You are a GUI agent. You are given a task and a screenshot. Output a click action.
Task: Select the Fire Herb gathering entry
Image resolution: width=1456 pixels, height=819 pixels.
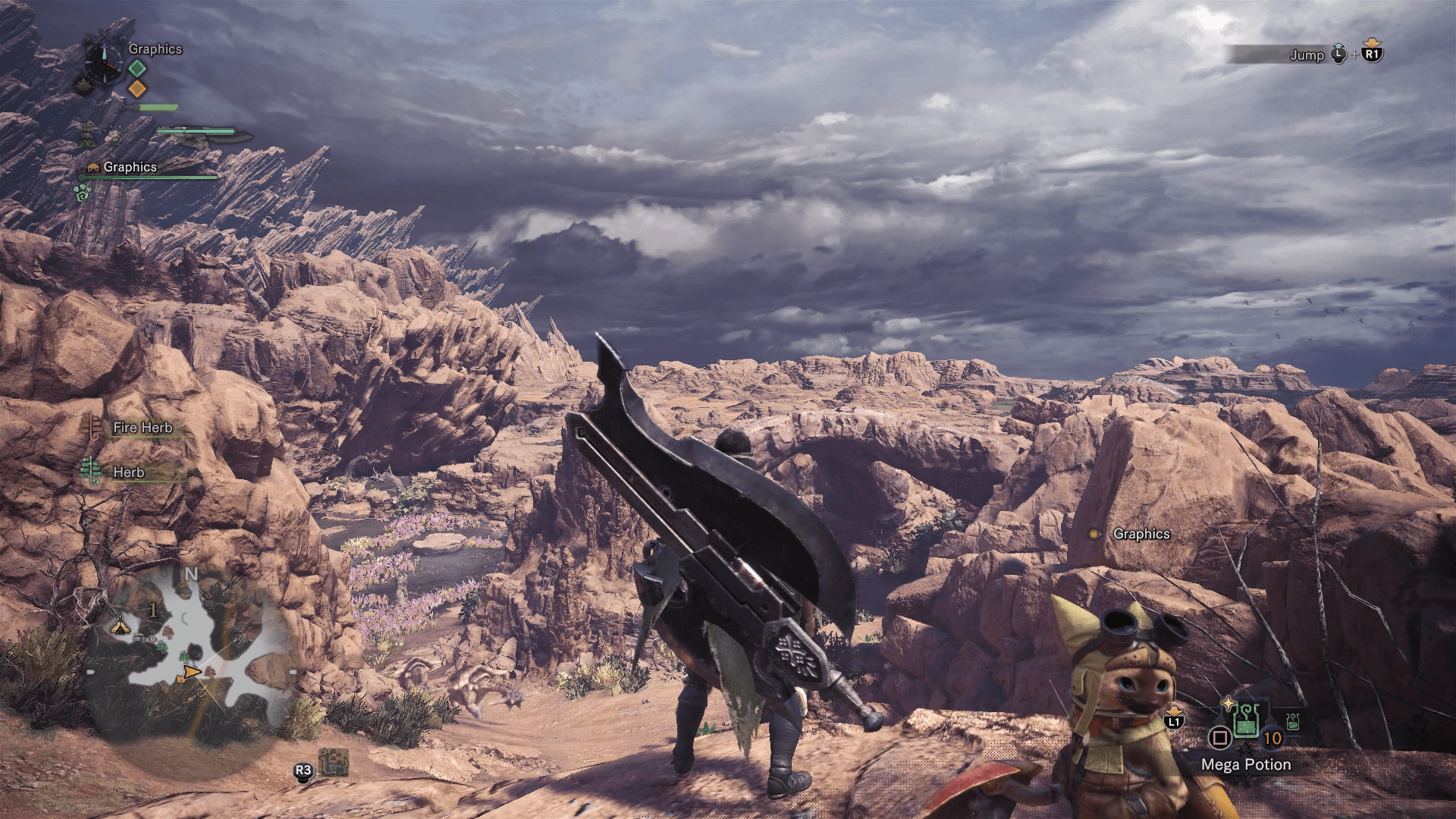[142, 428]
